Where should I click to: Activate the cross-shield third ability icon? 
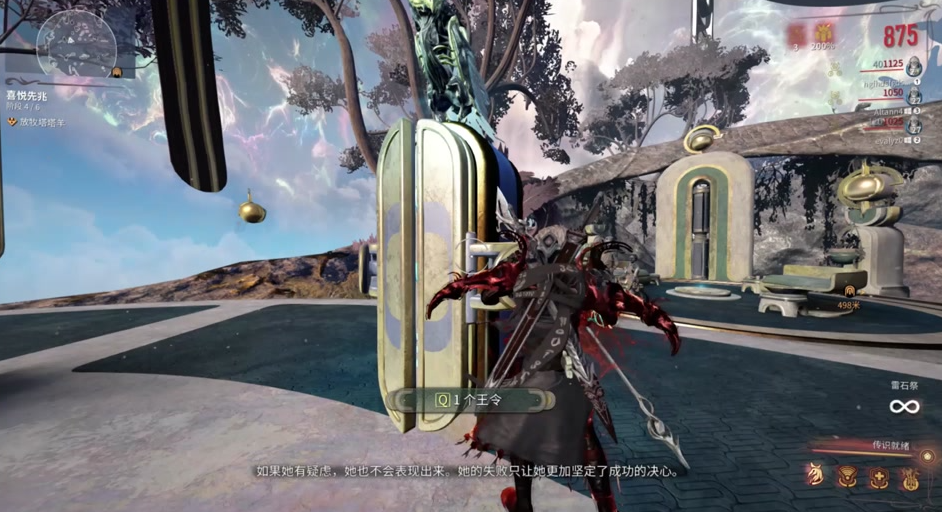pyautogui.click(x=878, y=477)
